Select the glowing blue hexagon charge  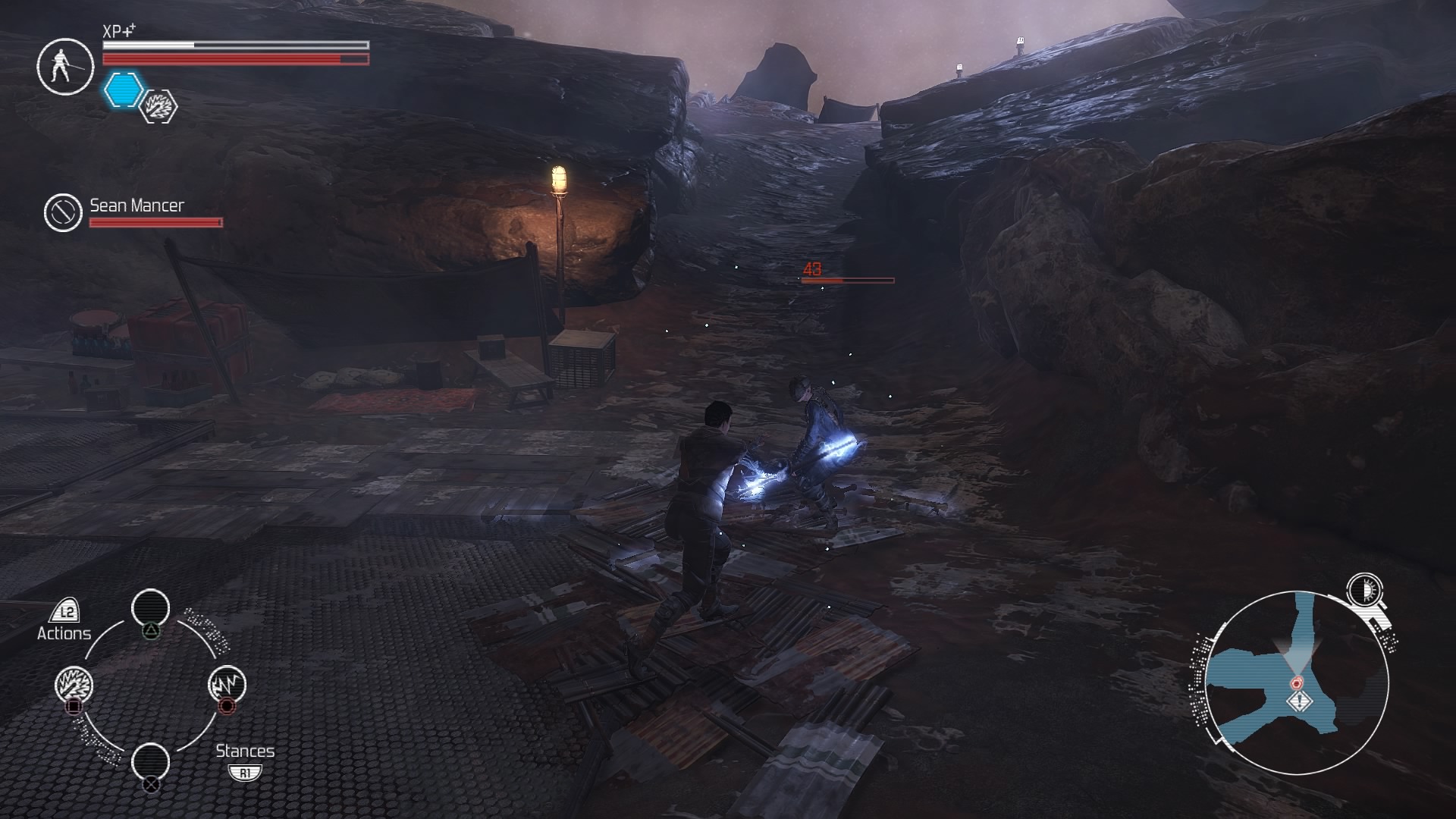[122, 89]
